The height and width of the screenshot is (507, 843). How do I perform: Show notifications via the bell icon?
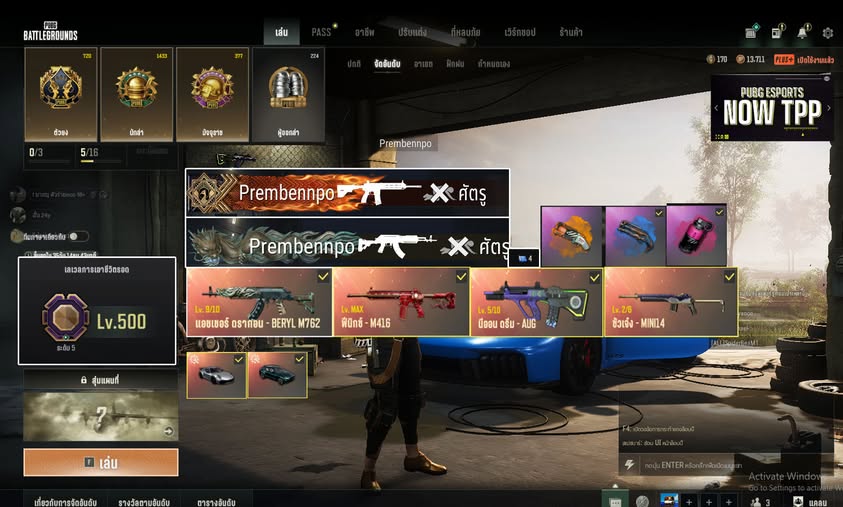(x=802, y=32)
